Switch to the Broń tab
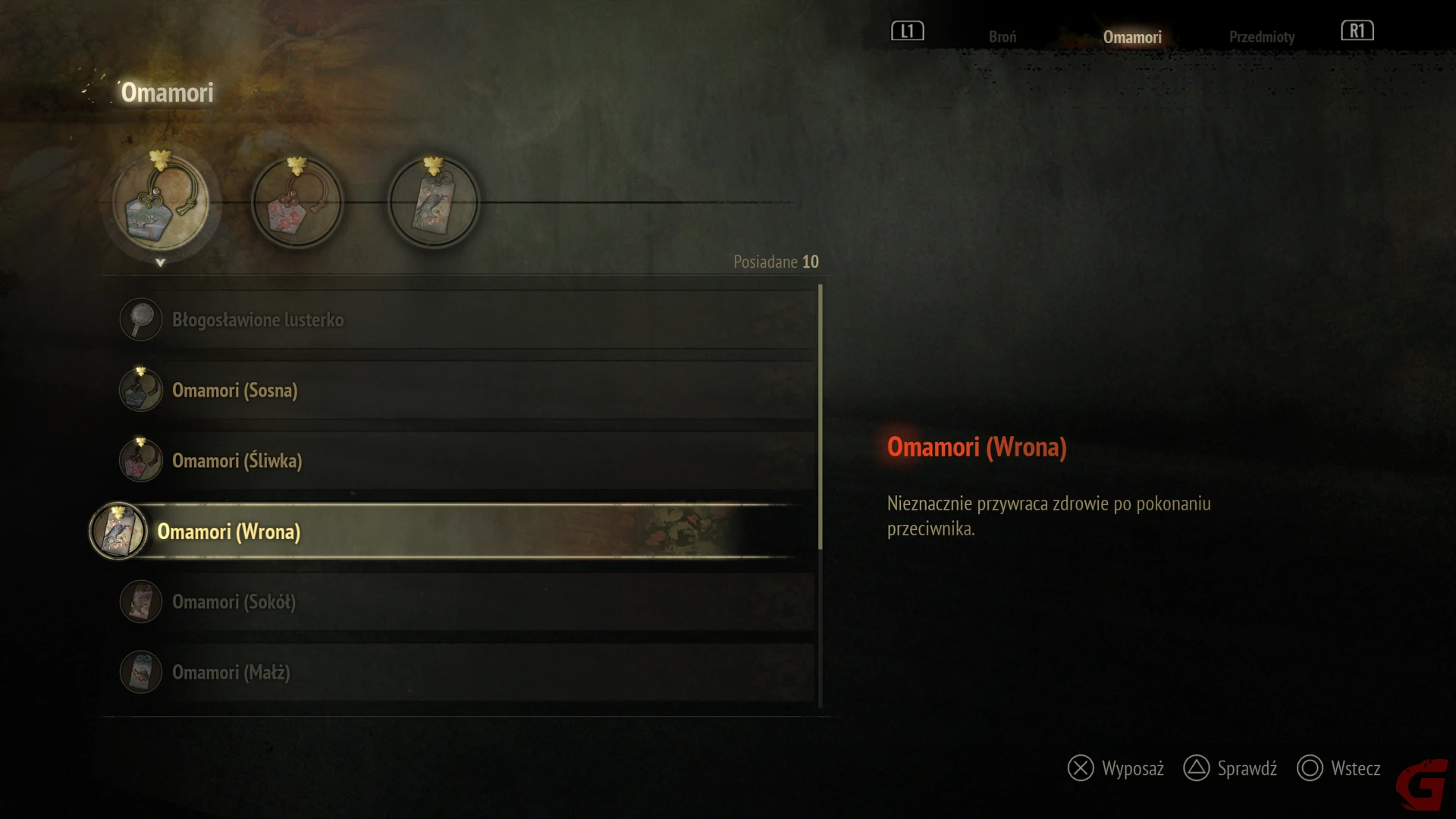The width and height of the screenshot is (1456, 819). pos(1002,36)
